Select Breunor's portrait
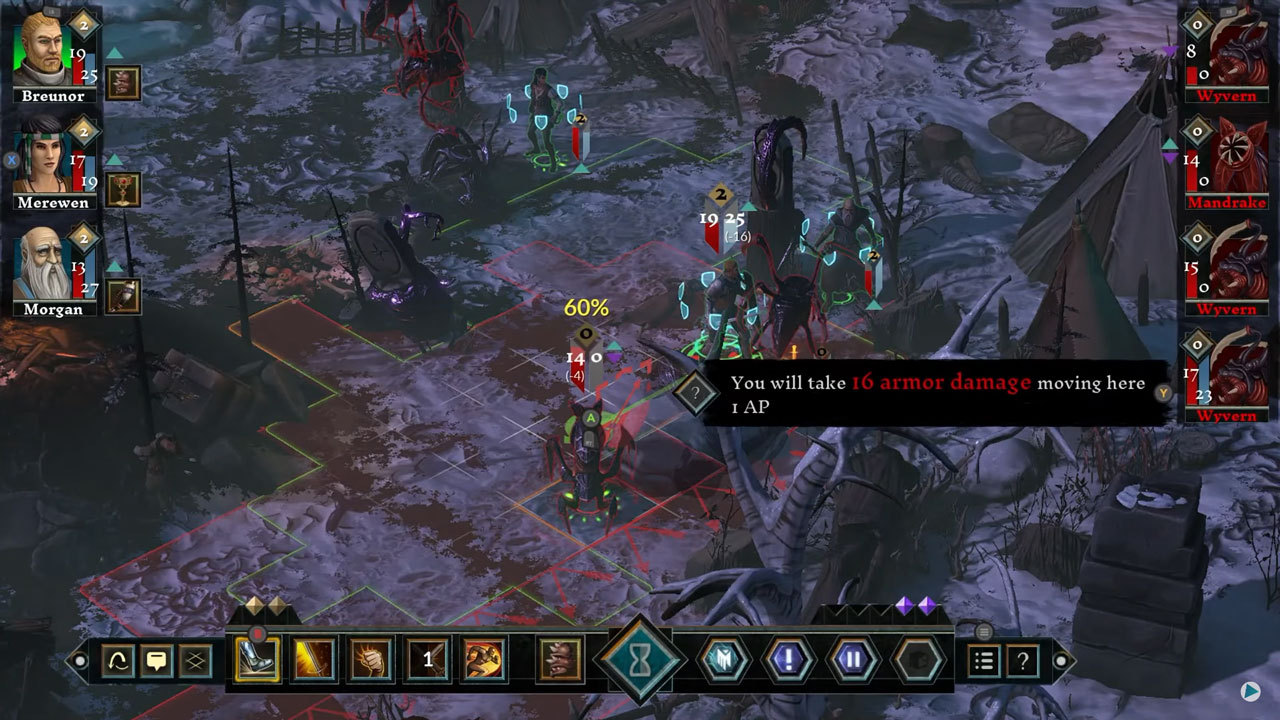This screenshot has width=1280, height=720. tap(44, 50)
